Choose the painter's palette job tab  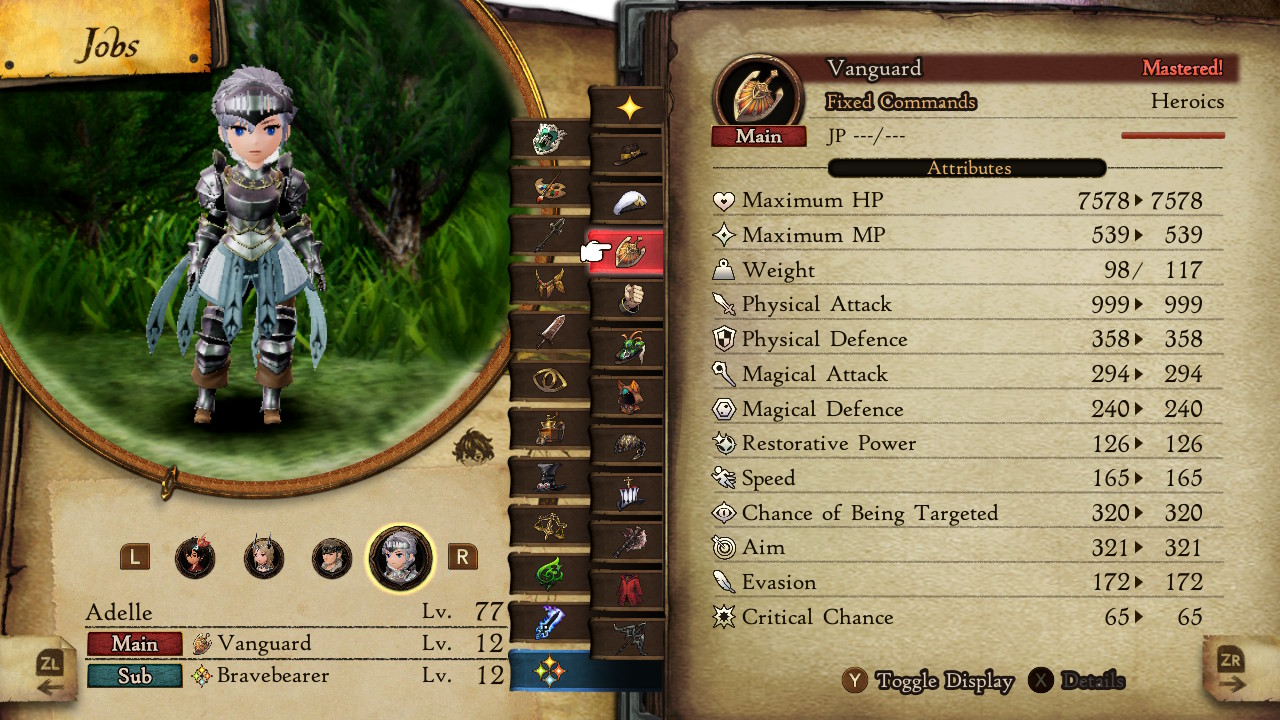[549, 187]
